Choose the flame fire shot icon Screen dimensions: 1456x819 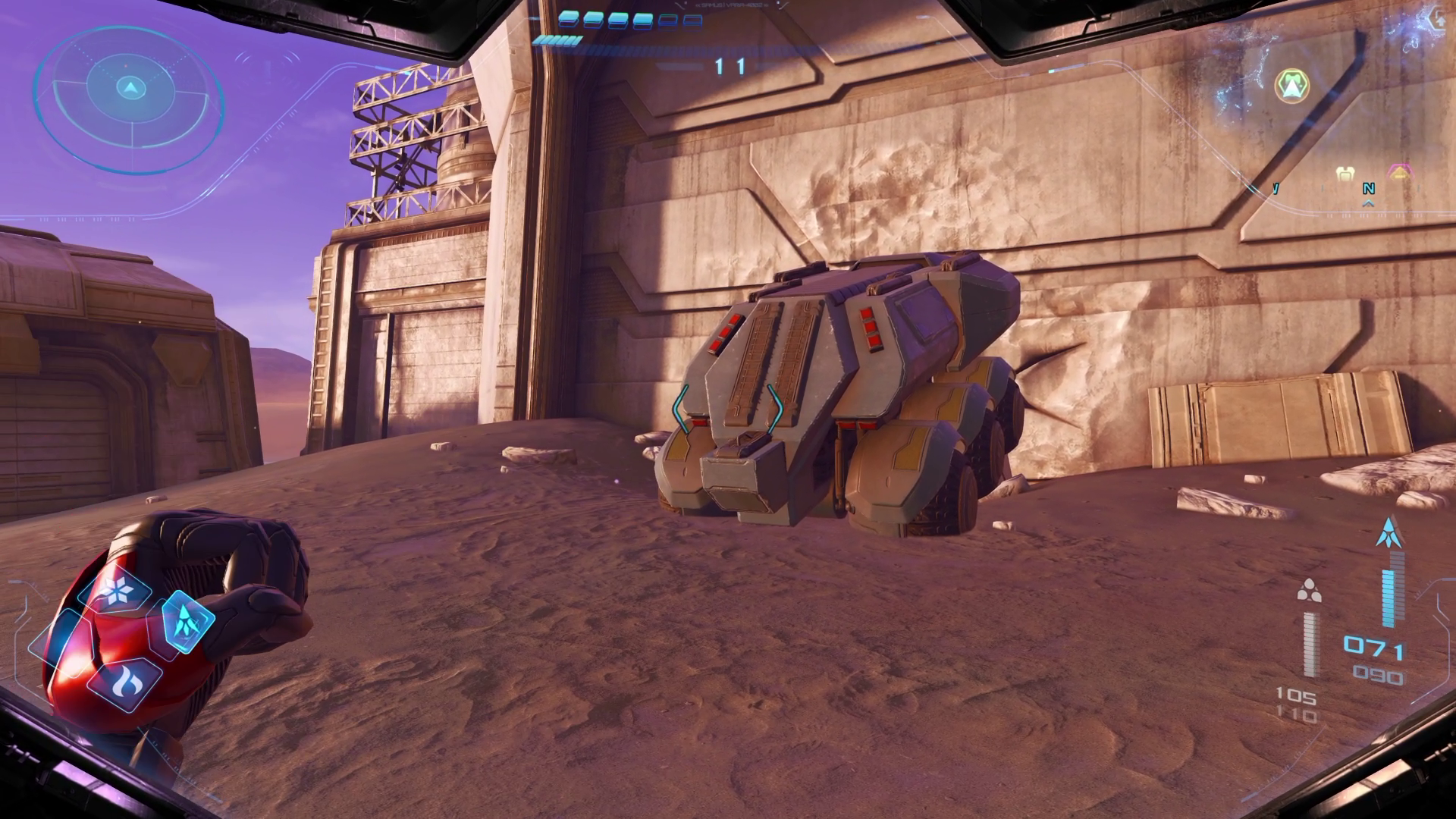click(124, 680)
